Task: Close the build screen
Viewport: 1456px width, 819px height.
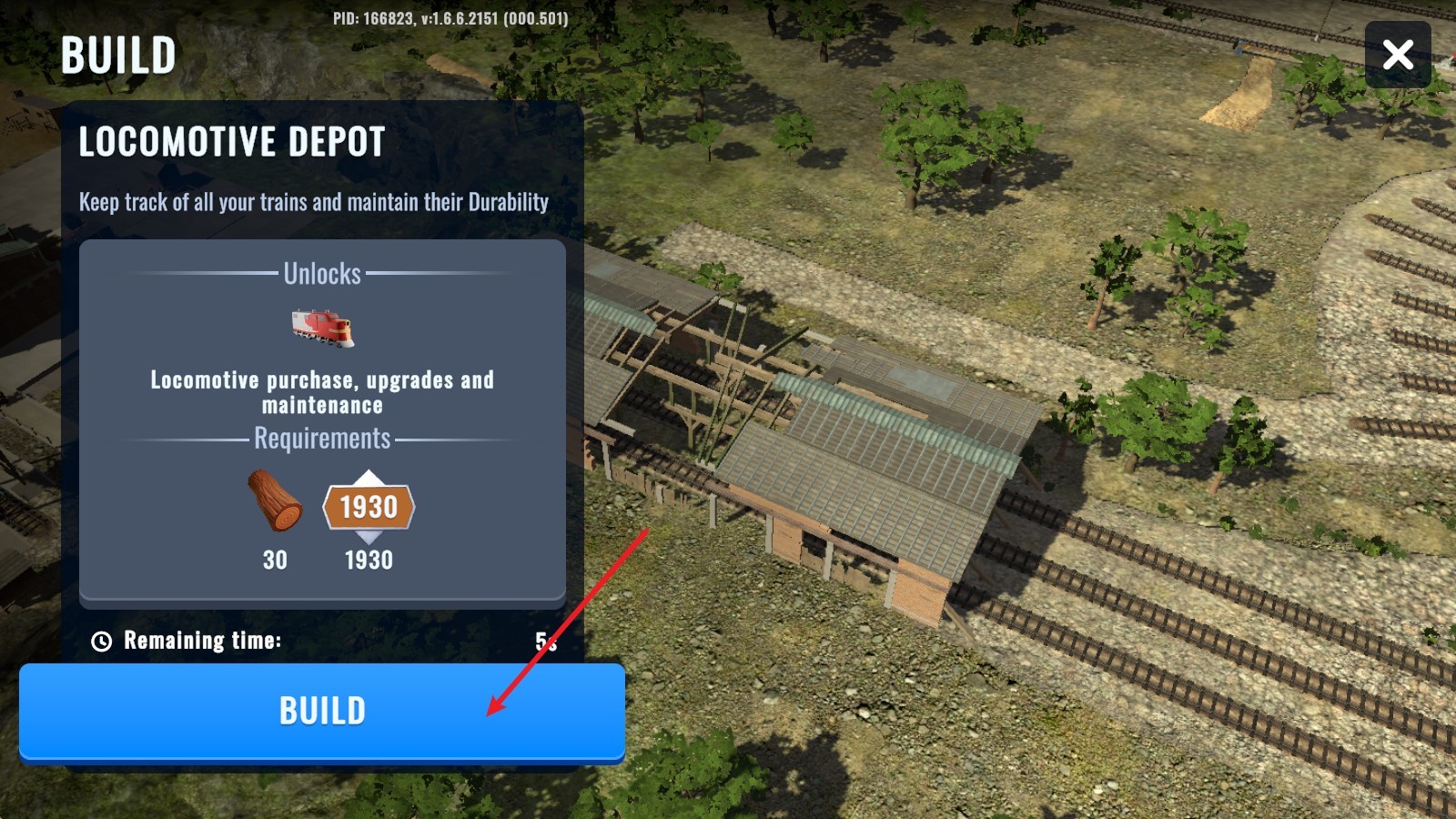Action: click(1398, 55)
